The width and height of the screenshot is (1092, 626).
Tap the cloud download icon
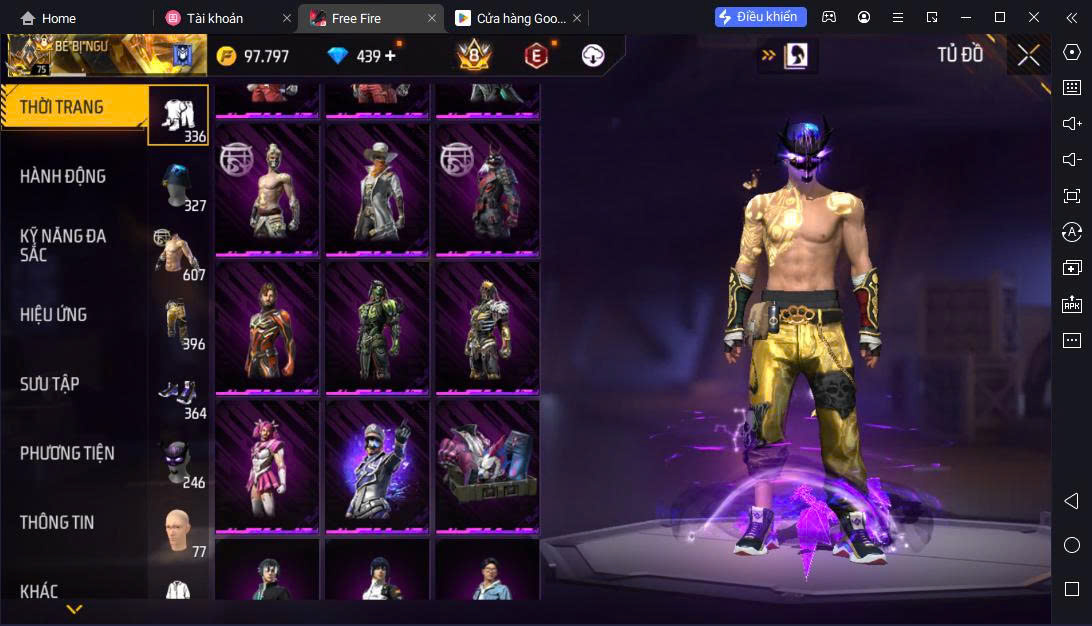coord(593,56)
